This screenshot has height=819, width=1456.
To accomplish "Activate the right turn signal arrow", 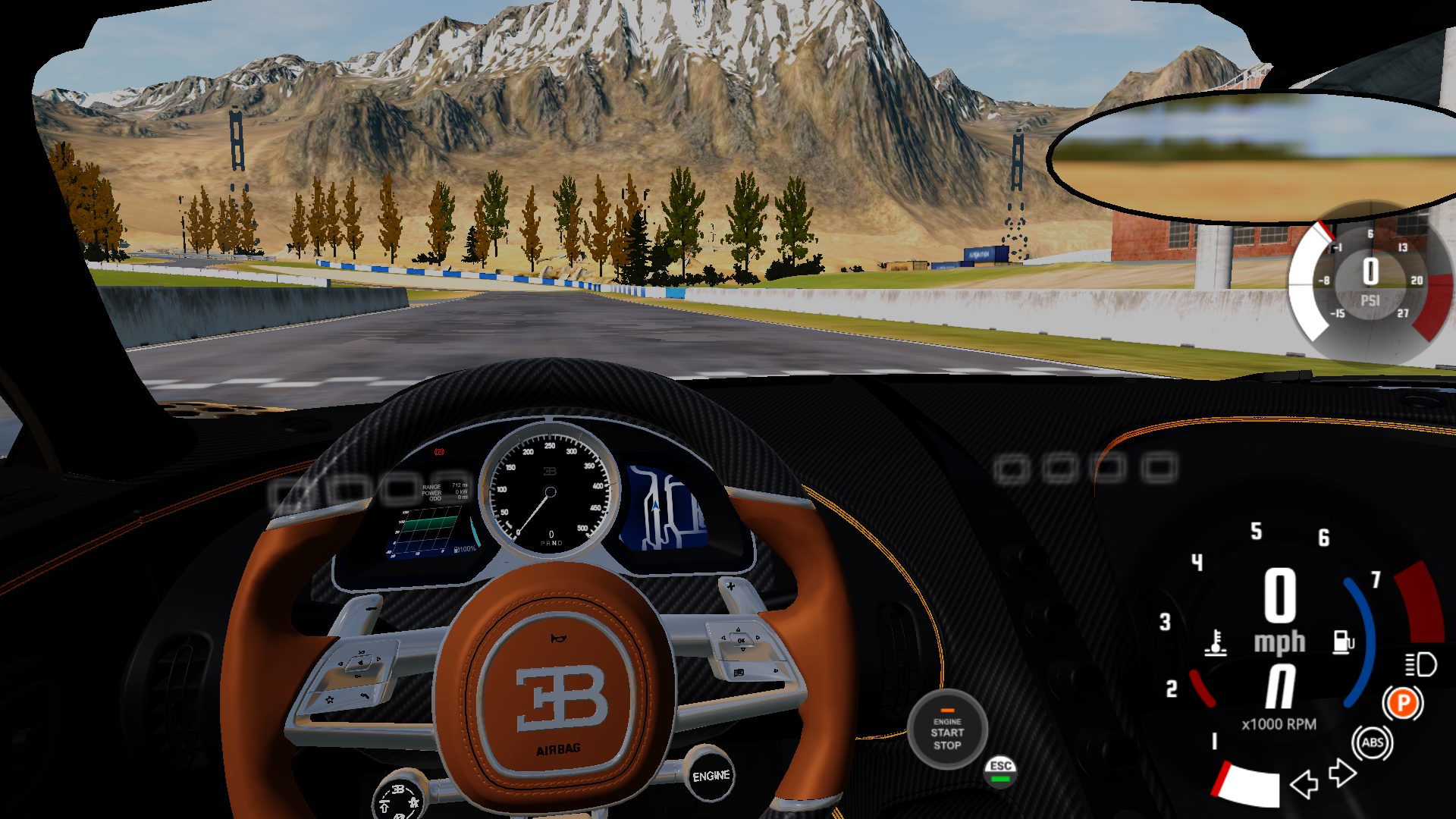I will 1342,773.
